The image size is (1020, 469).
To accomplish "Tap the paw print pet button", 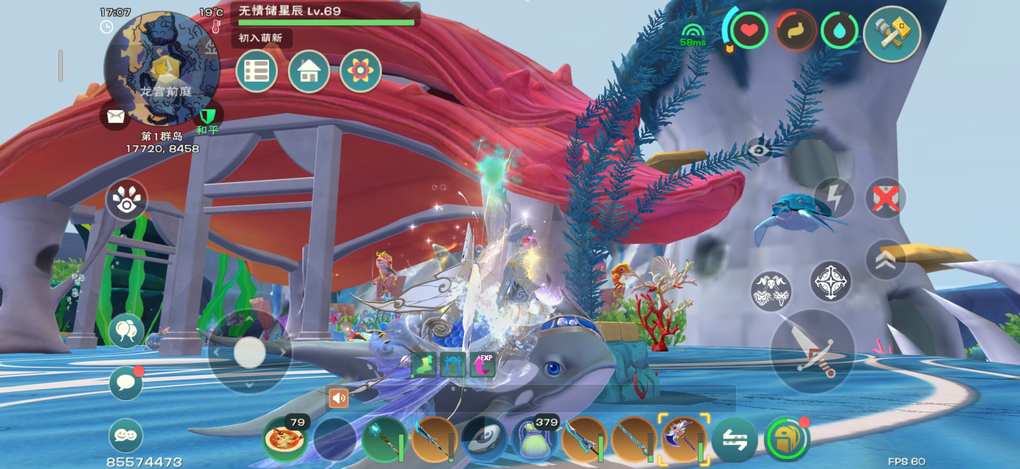I will pos(127,200).
